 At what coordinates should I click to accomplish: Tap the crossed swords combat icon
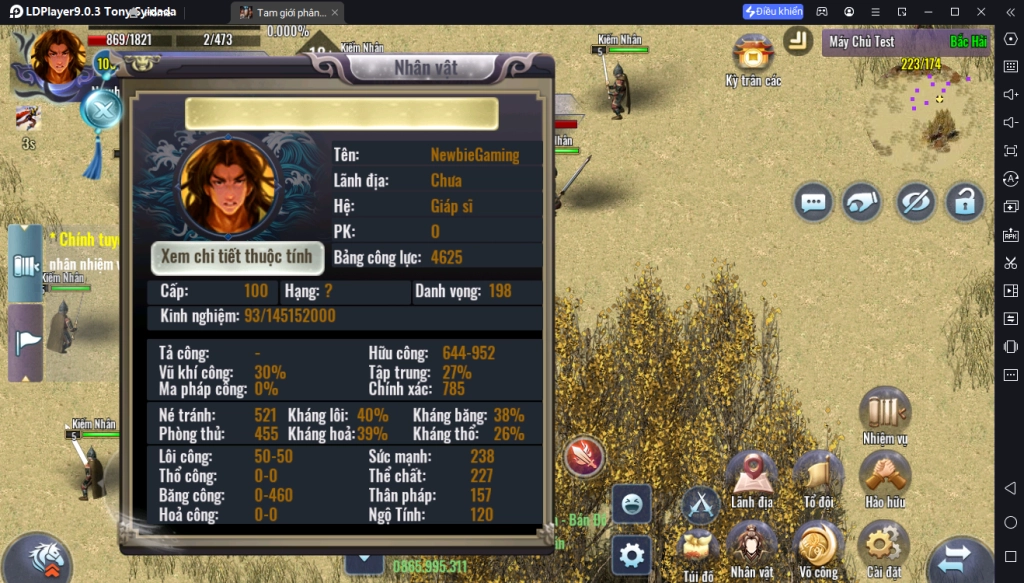(701, 503)
